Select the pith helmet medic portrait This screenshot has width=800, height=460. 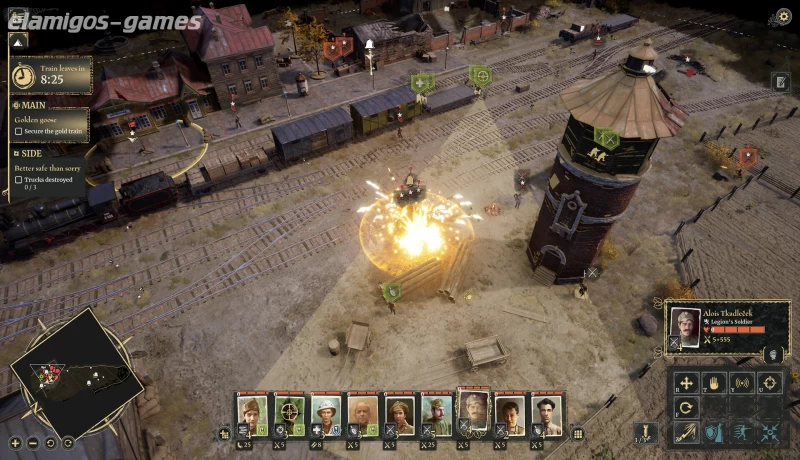pos(326,412)
